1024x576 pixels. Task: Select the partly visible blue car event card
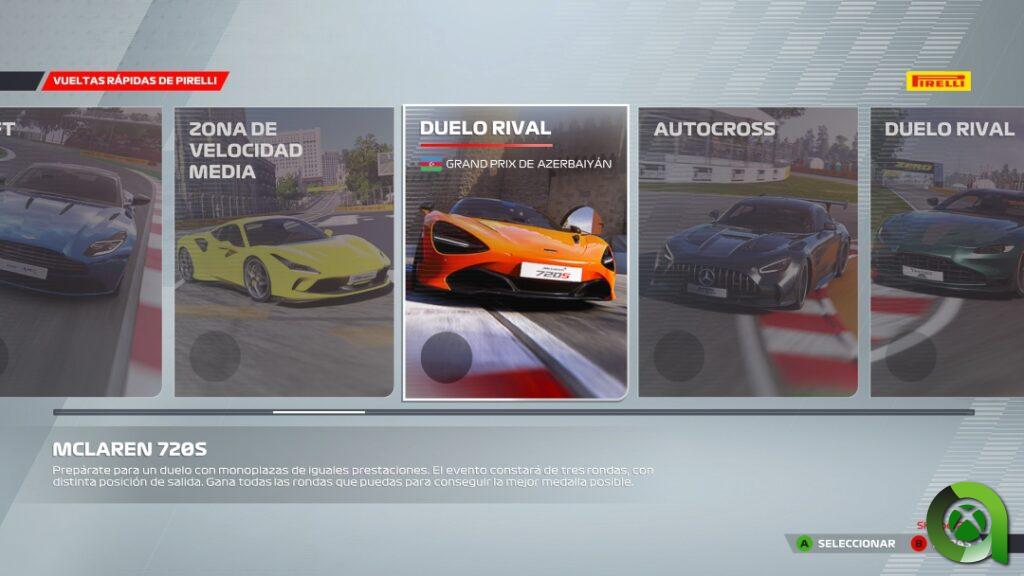point(80,252)
